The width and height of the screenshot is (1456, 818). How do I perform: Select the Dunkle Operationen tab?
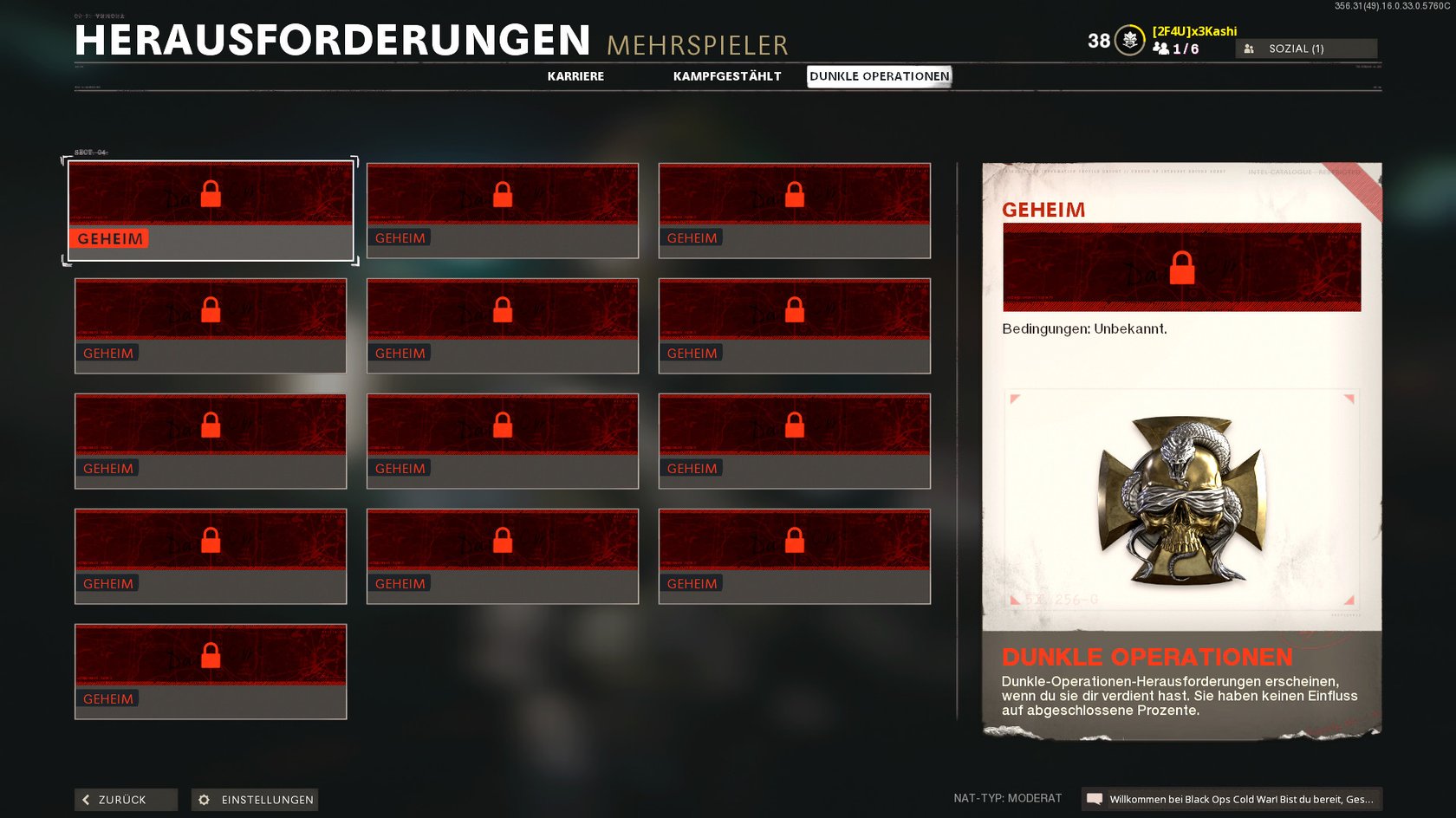[879, 76]
